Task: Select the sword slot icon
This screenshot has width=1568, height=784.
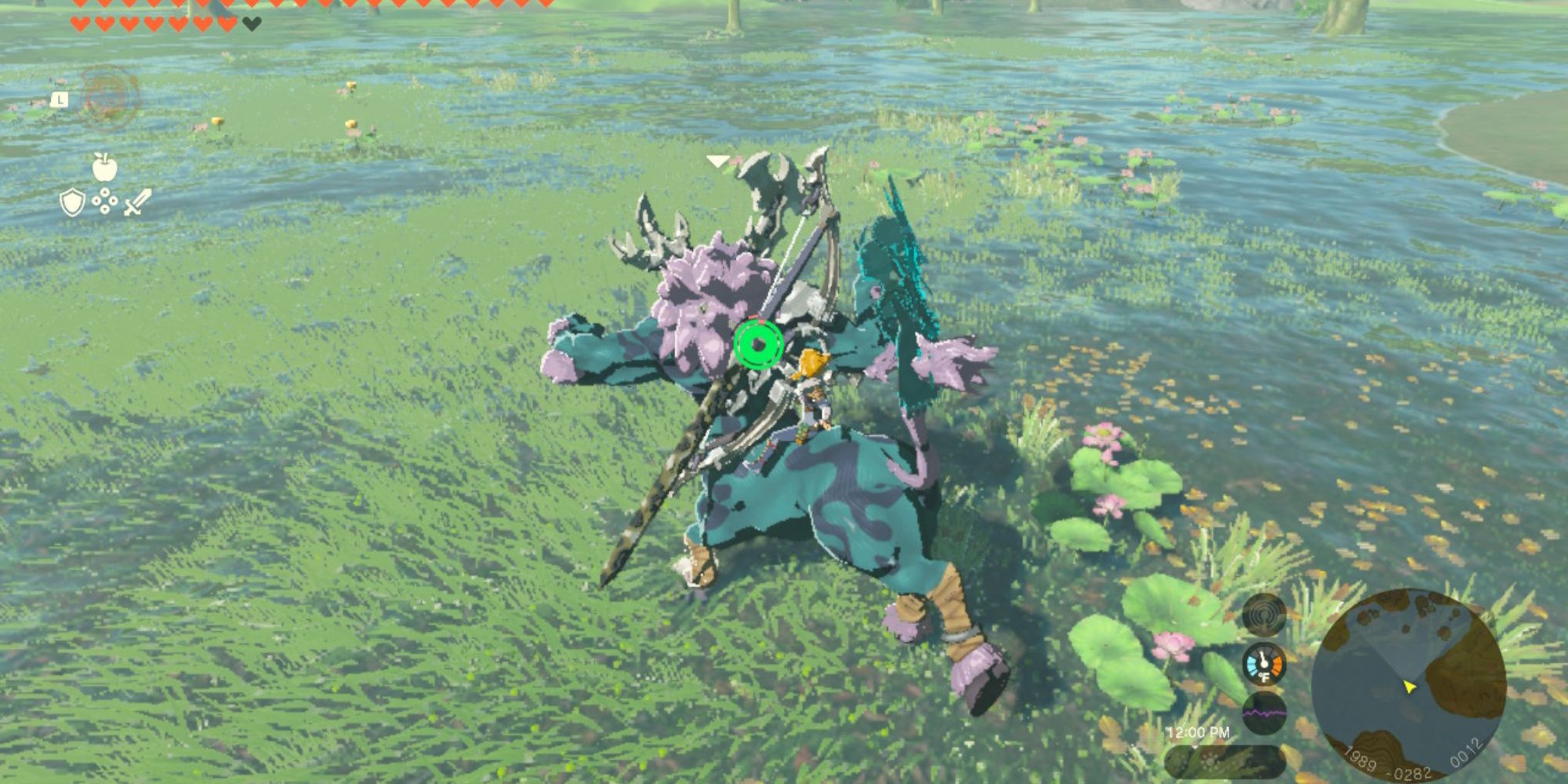Action: click(138, 202)
